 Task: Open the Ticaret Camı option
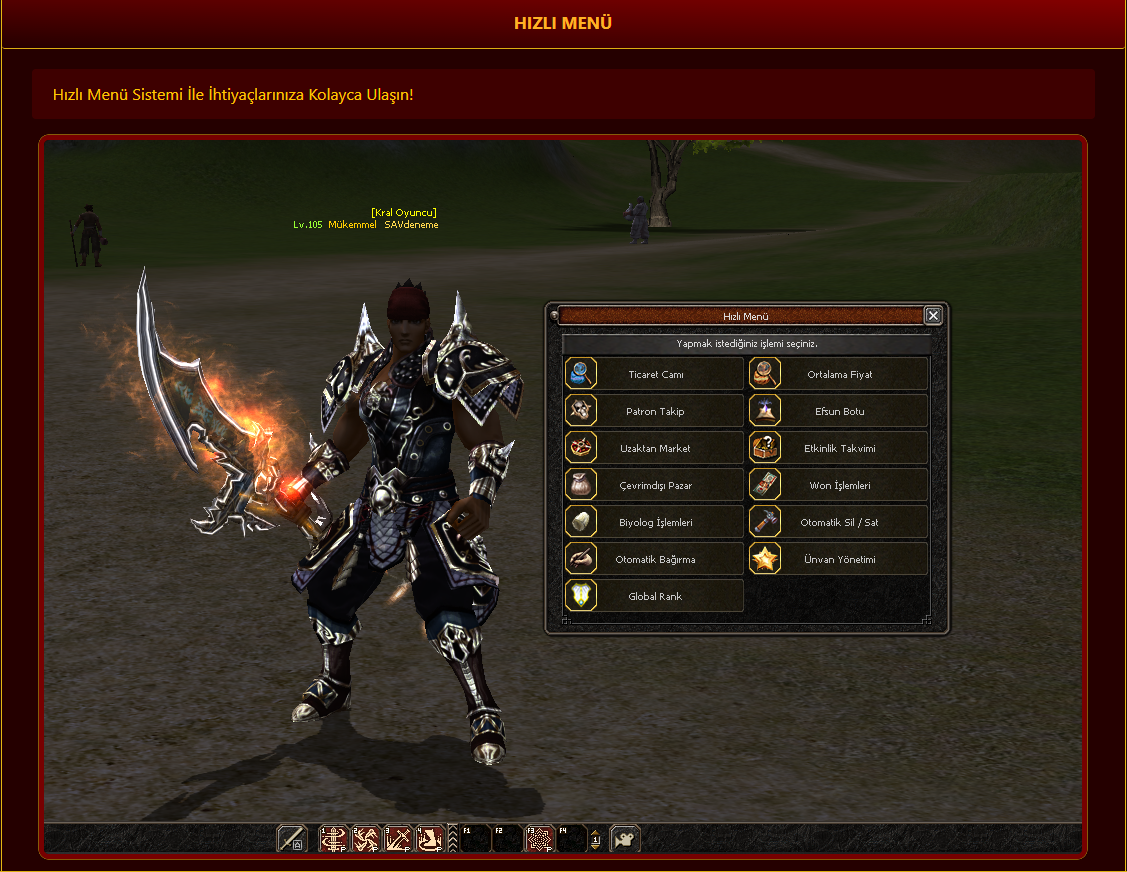click(x=655, y=374)
